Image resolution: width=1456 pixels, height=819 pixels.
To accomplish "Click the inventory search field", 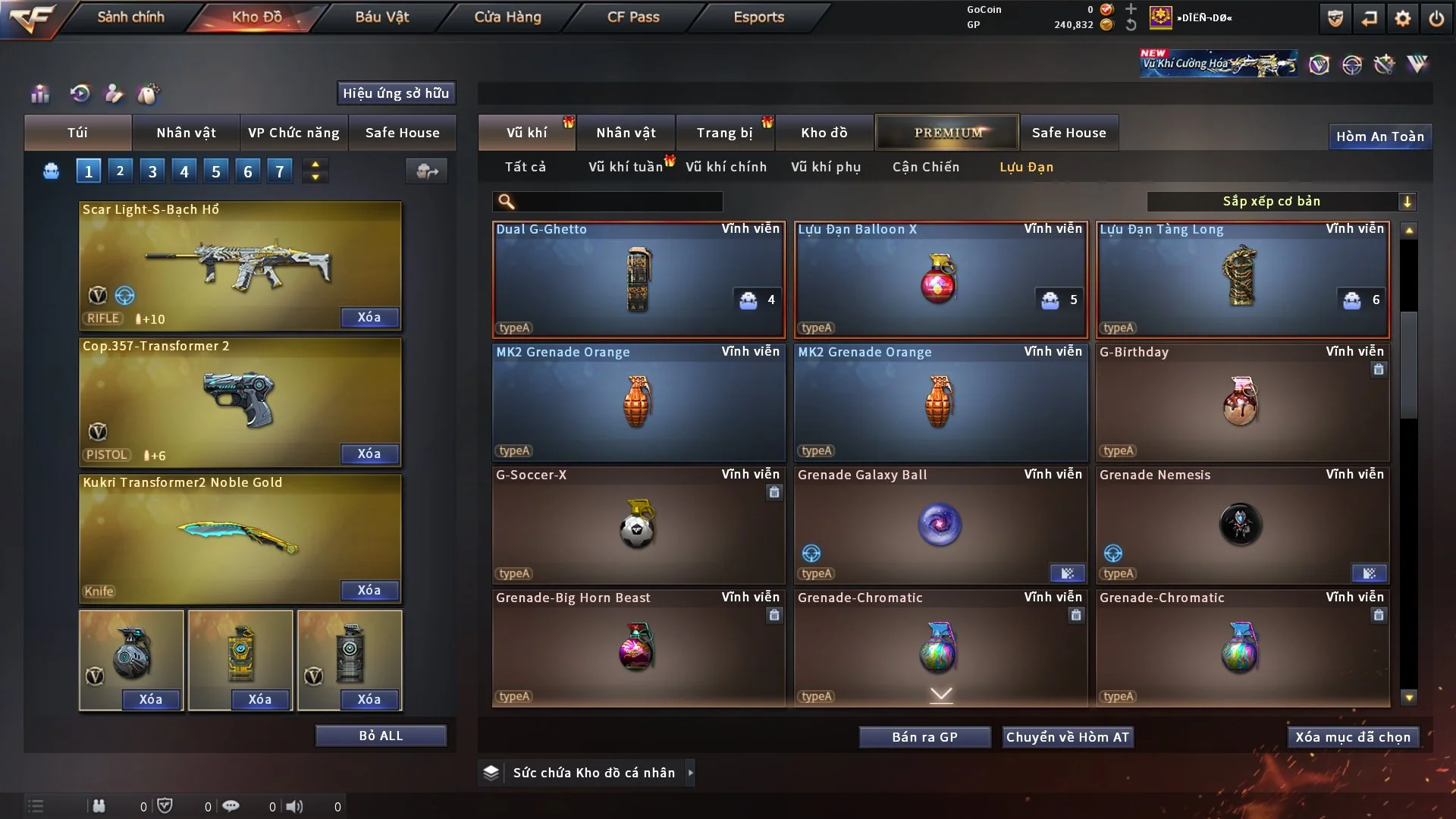I will click(x=619, y=201).
